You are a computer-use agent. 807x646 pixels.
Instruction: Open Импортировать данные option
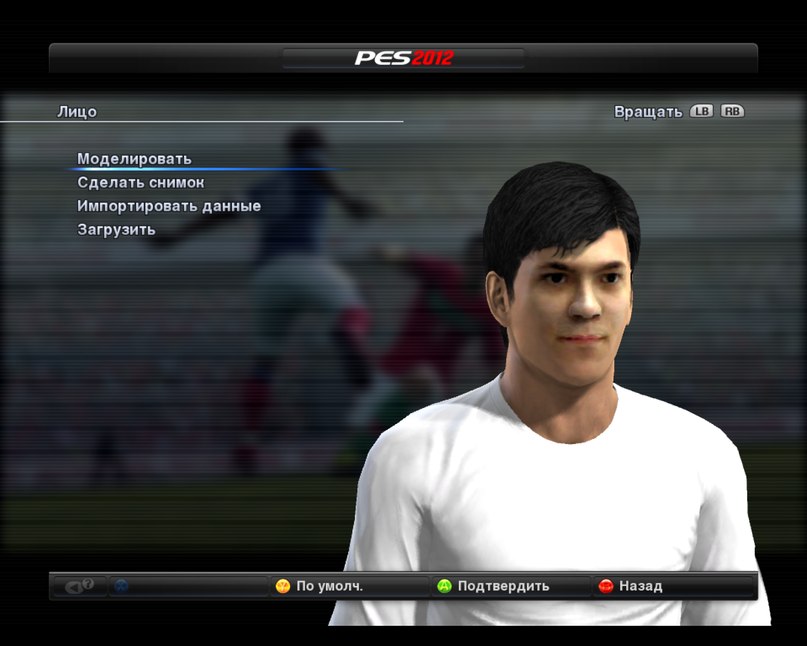coord(169,206)
